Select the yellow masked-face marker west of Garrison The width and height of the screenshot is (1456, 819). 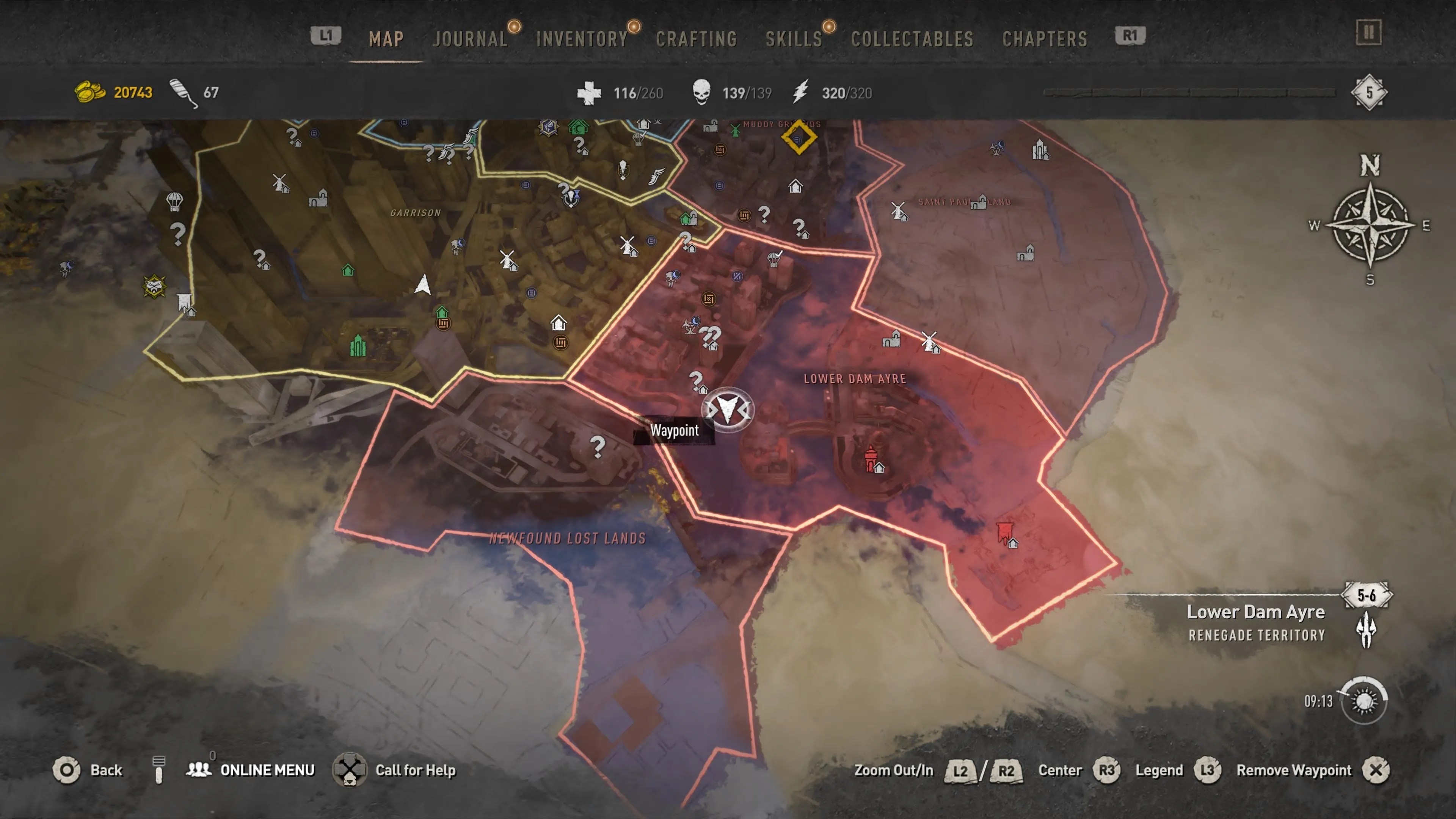click(154, 287)
